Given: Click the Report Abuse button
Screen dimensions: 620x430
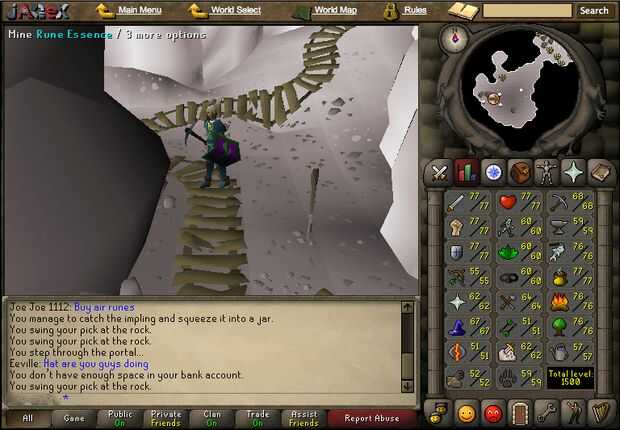Looking at the screenshot, I should [x=372, y=418].
